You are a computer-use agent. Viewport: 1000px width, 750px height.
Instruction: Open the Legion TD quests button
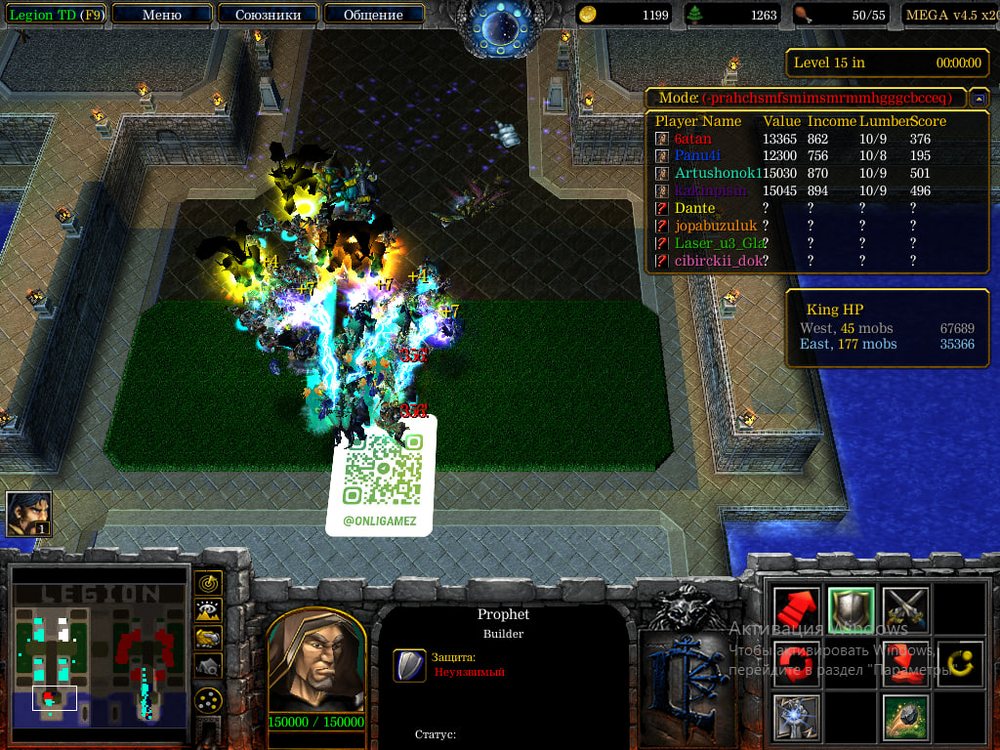coord(54,14)
